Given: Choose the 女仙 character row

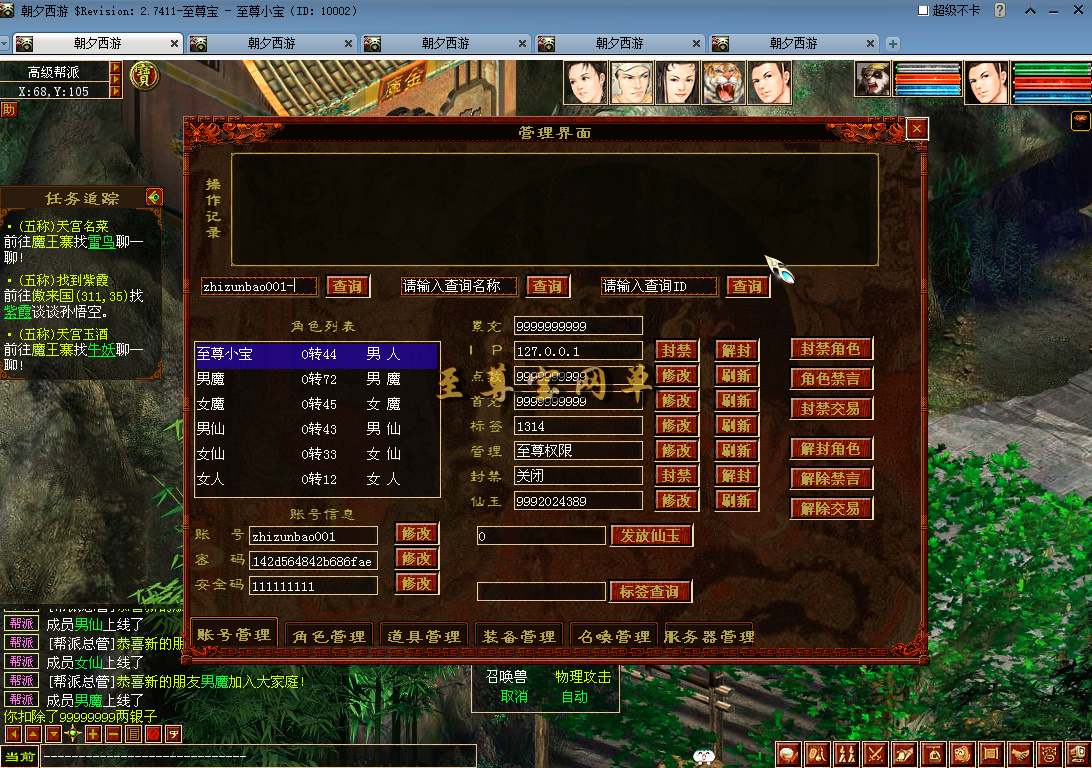Looking at the screenshot, I should (317, 454).
